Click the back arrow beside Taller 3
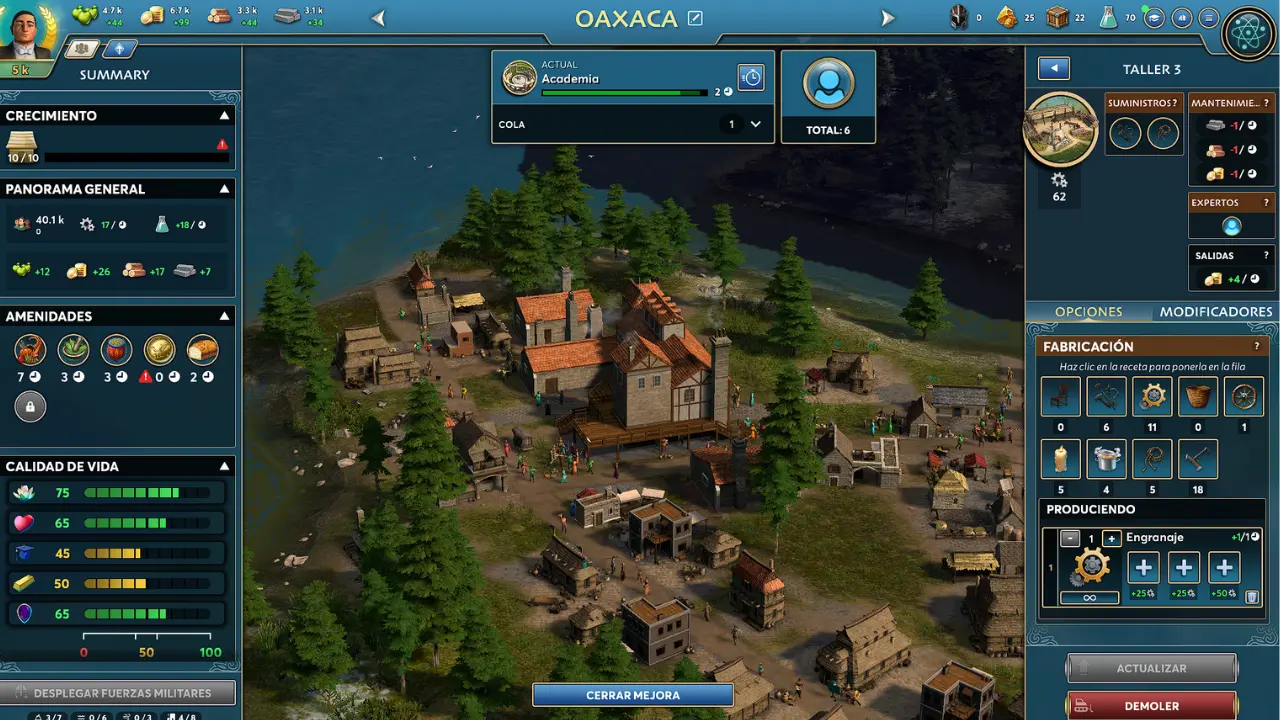Image resolution: width=1280 pixels, height=720 pixels. [1054, 68]
